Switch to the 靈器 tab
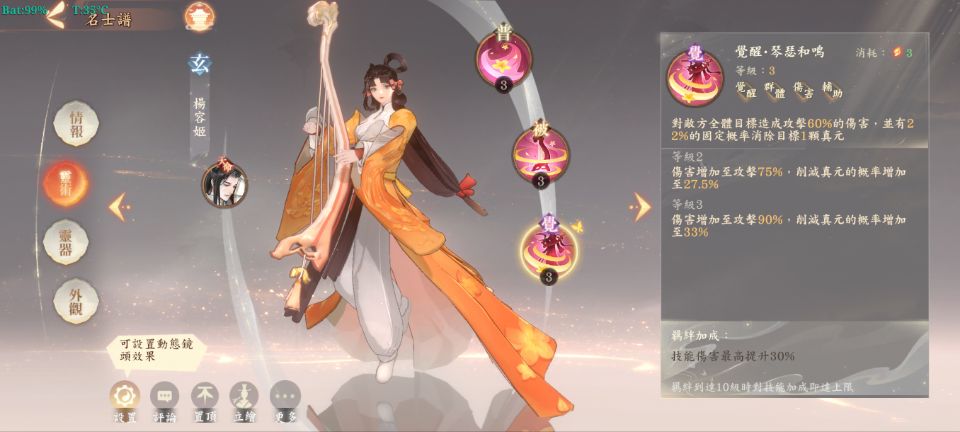 point(66,241)
